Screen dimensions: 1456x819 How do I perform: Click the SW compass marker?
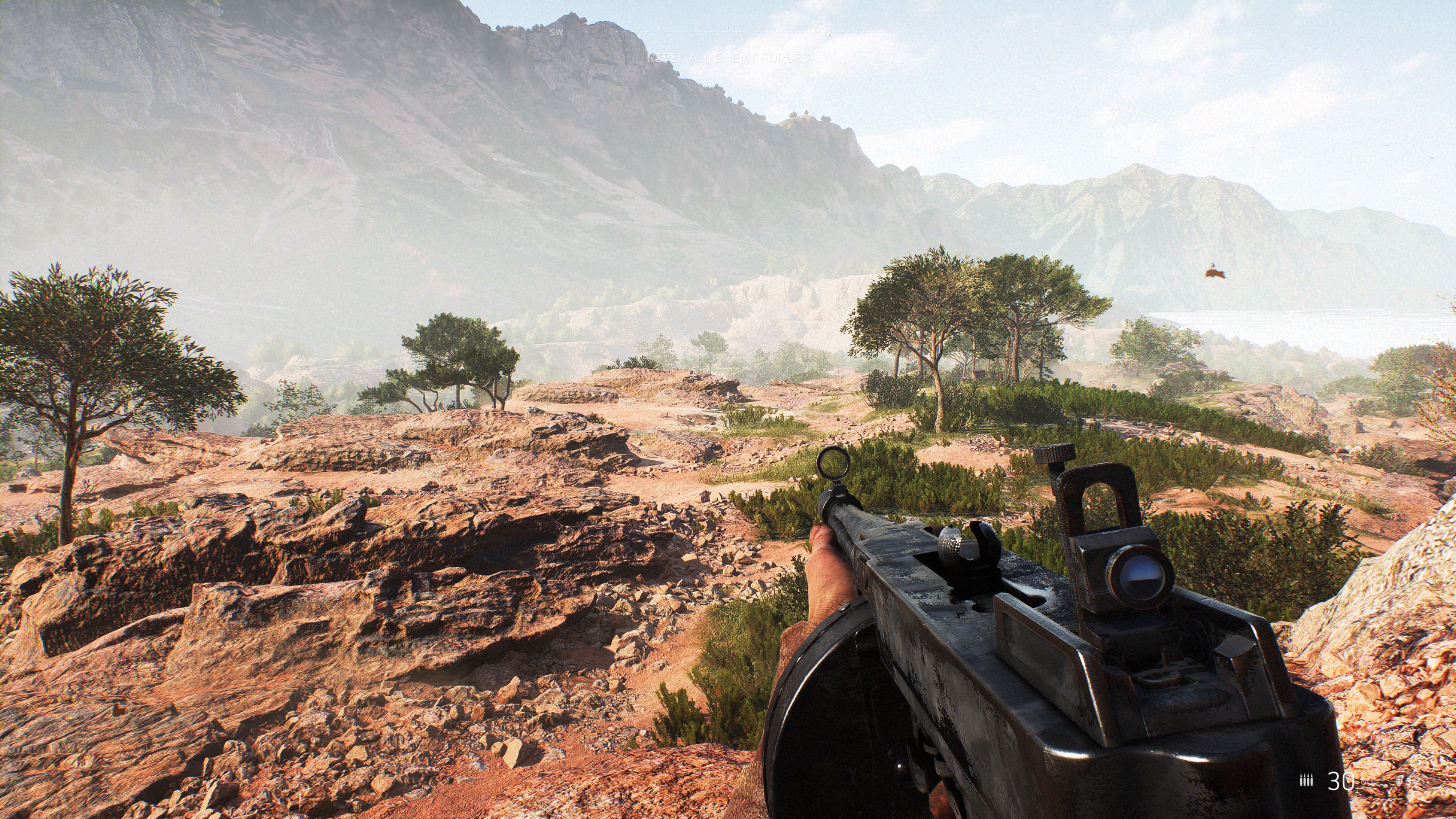[x=556, y=32]
